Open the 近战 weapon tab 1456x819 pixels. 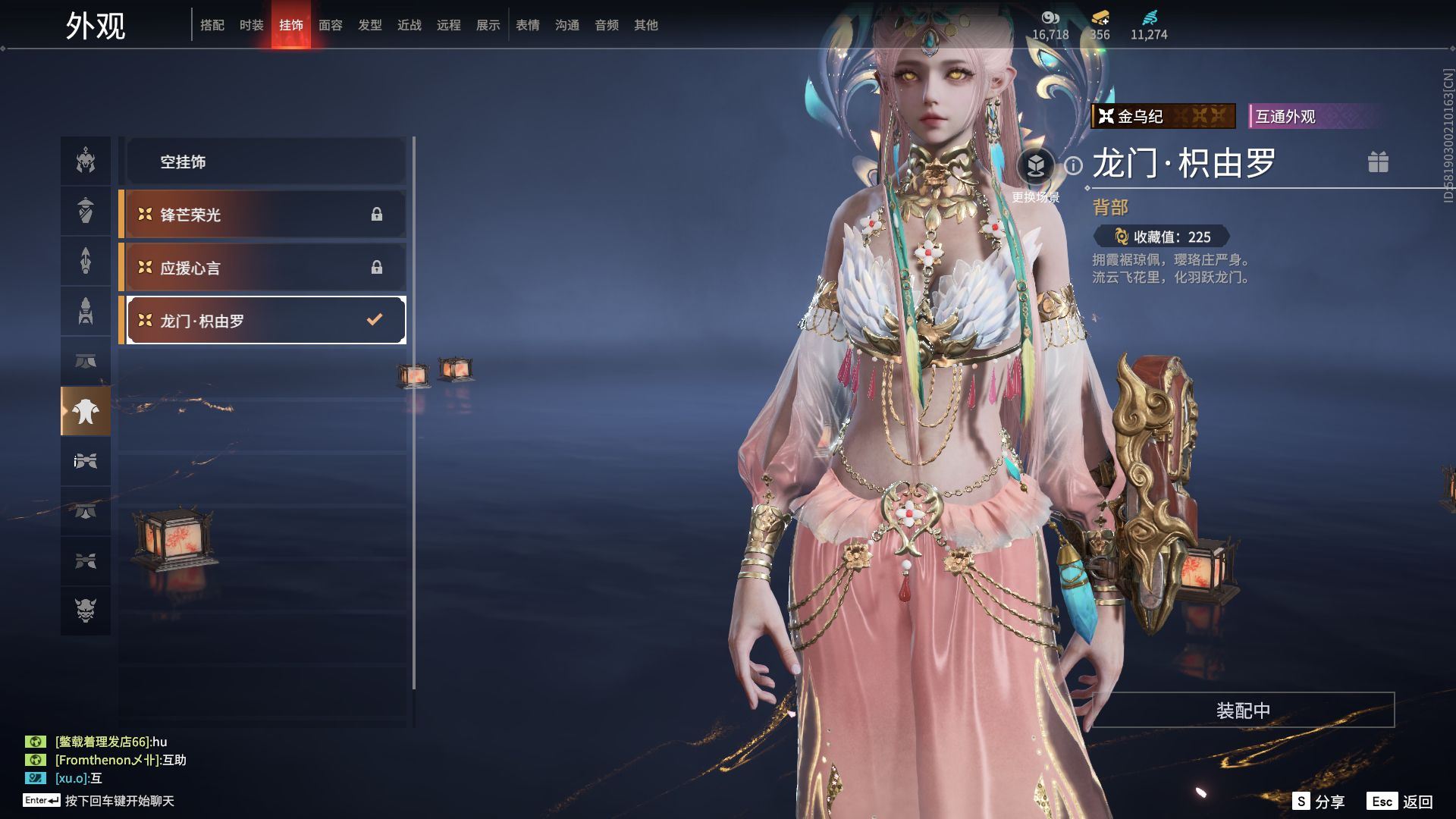pyautogui.click(x=409, y=25)
